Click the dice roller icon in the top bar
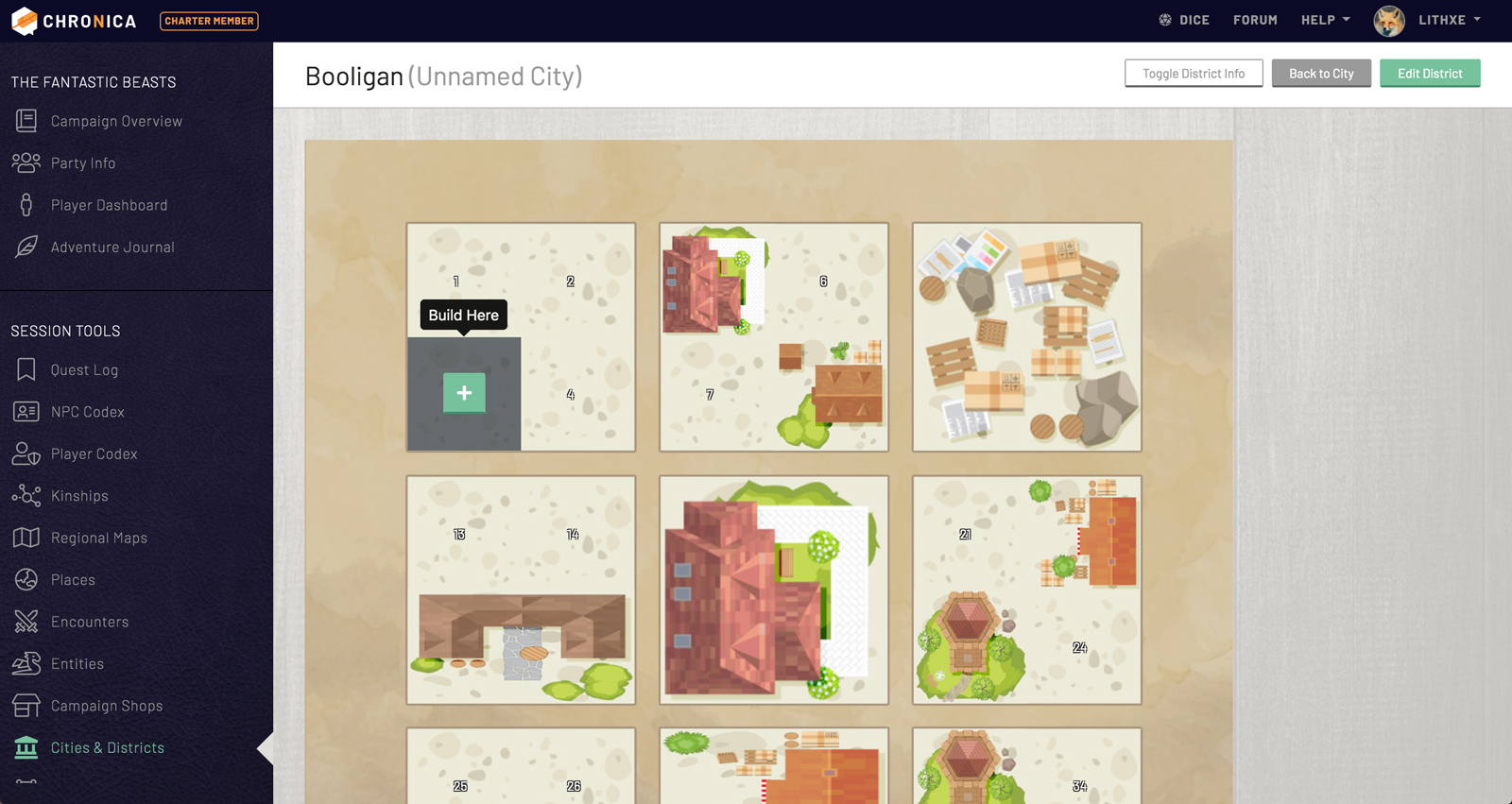The width and height of the screenshot is (1512, 804). [x=1164, y=19]
